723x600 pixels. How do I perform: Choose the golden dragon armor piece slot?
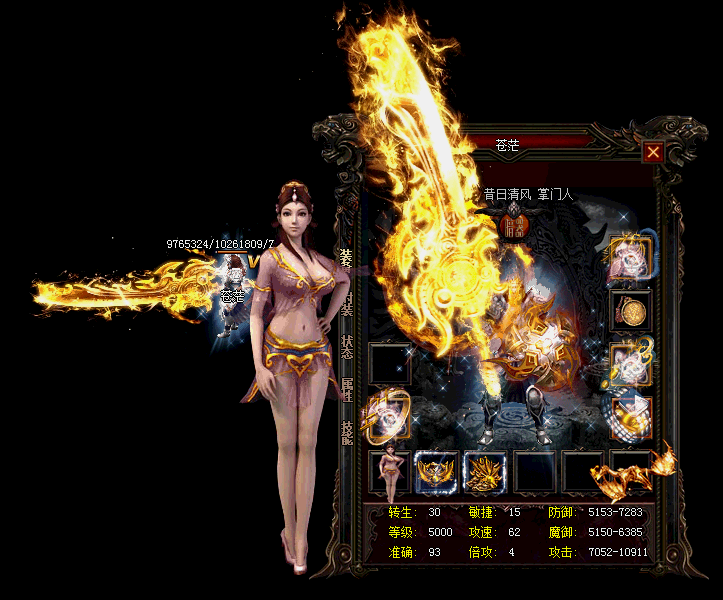485,472
